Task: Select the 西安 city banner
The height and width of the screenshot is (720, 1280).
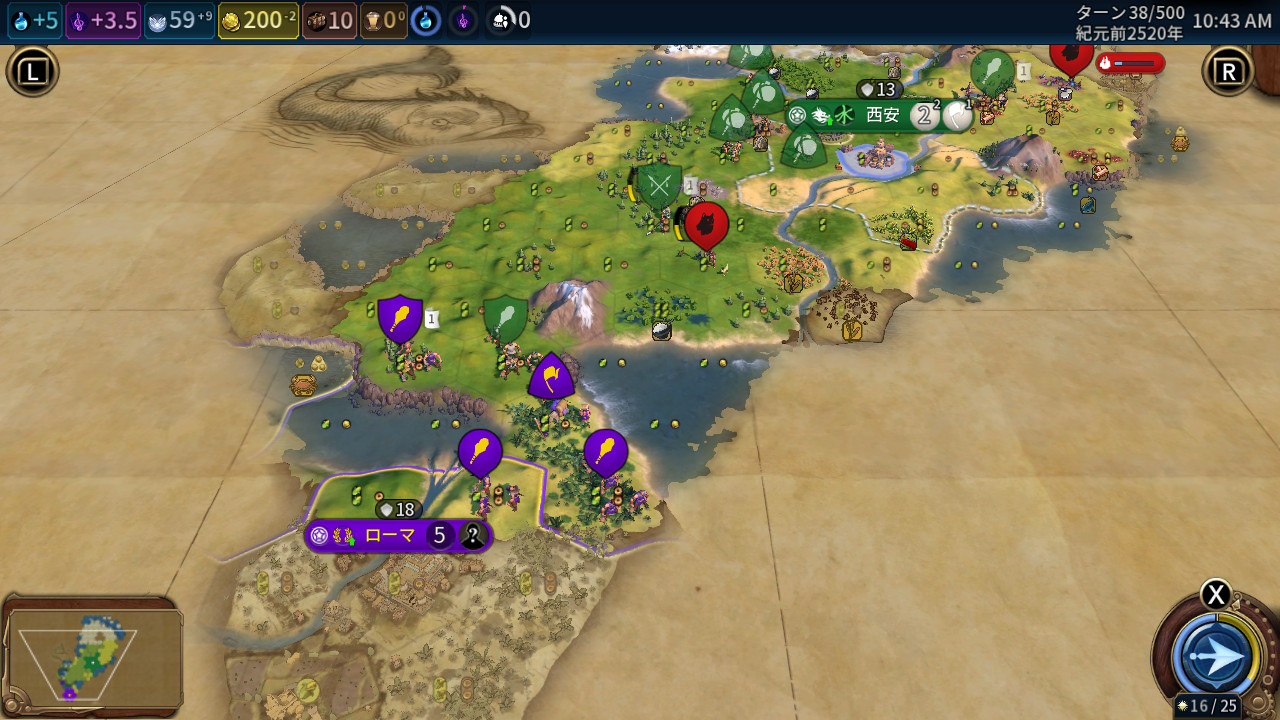Action: [881, 115]
